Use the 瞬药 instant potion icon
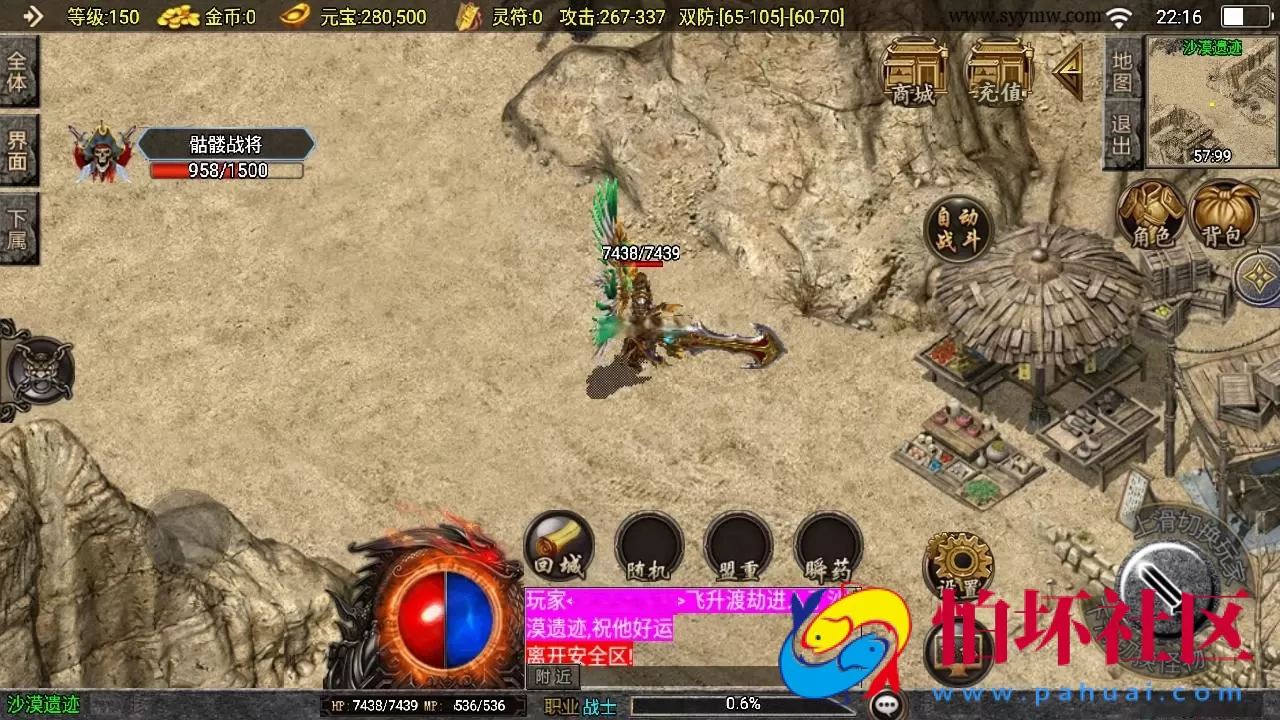This screenshot has width=1280, height=720. (828, 545)
